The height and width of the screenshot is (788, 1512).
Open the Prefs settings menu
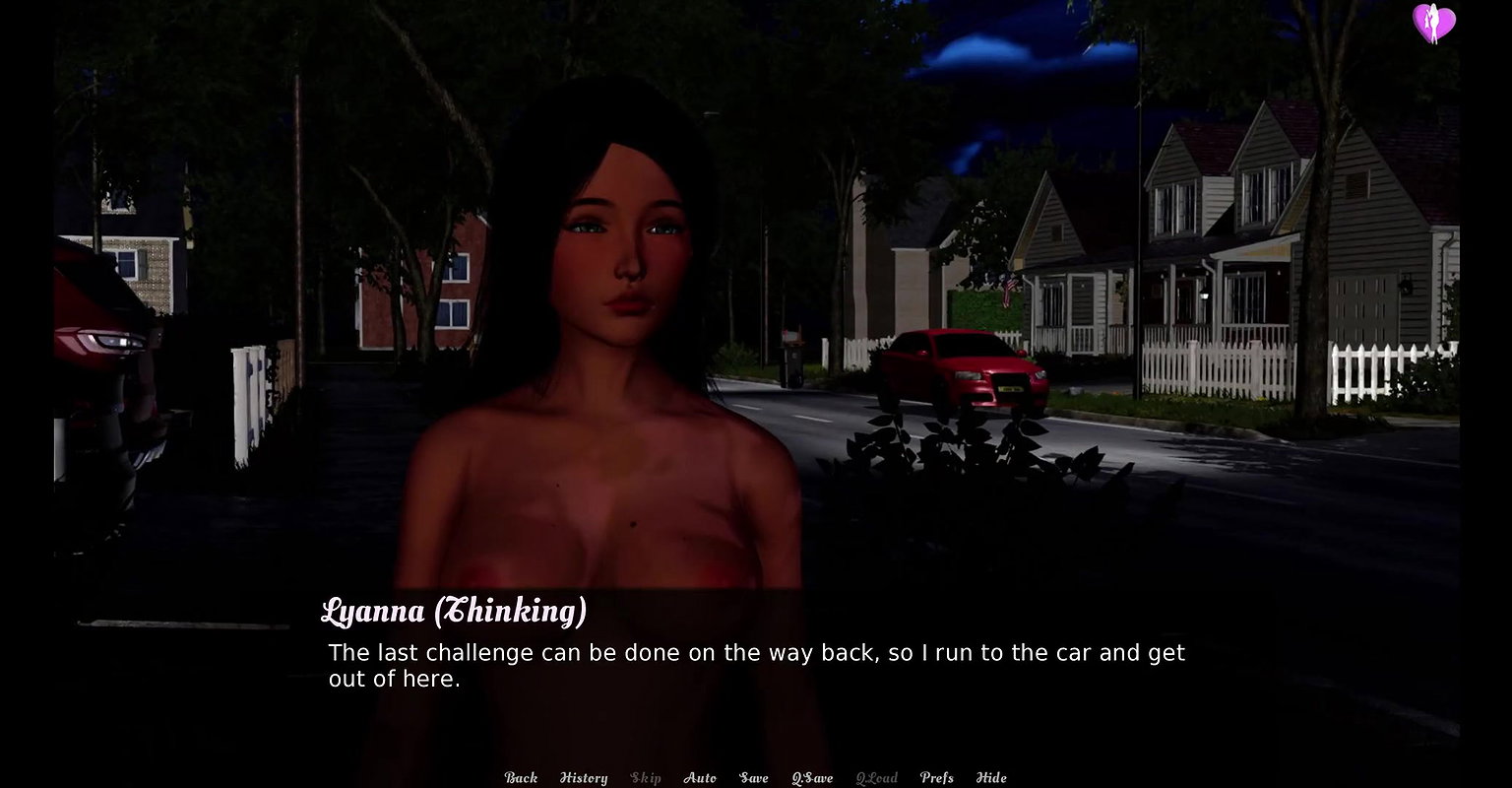click(x=936, y=778)
